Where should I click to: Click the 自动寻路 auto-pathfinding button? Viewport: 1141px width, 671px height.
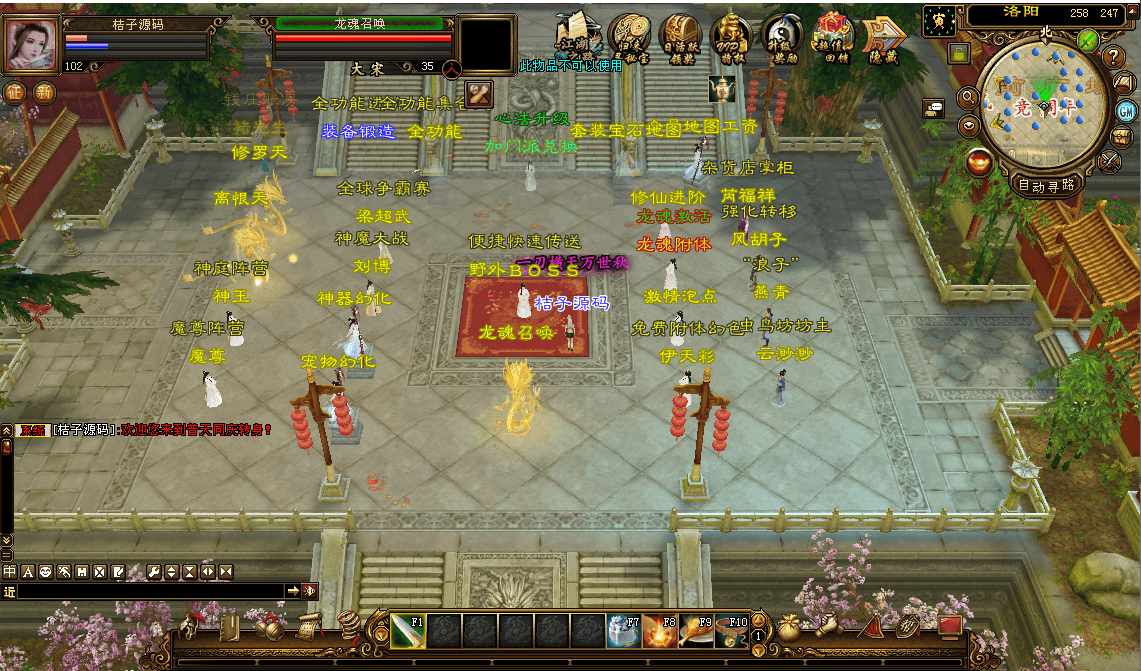(1046, 184)
